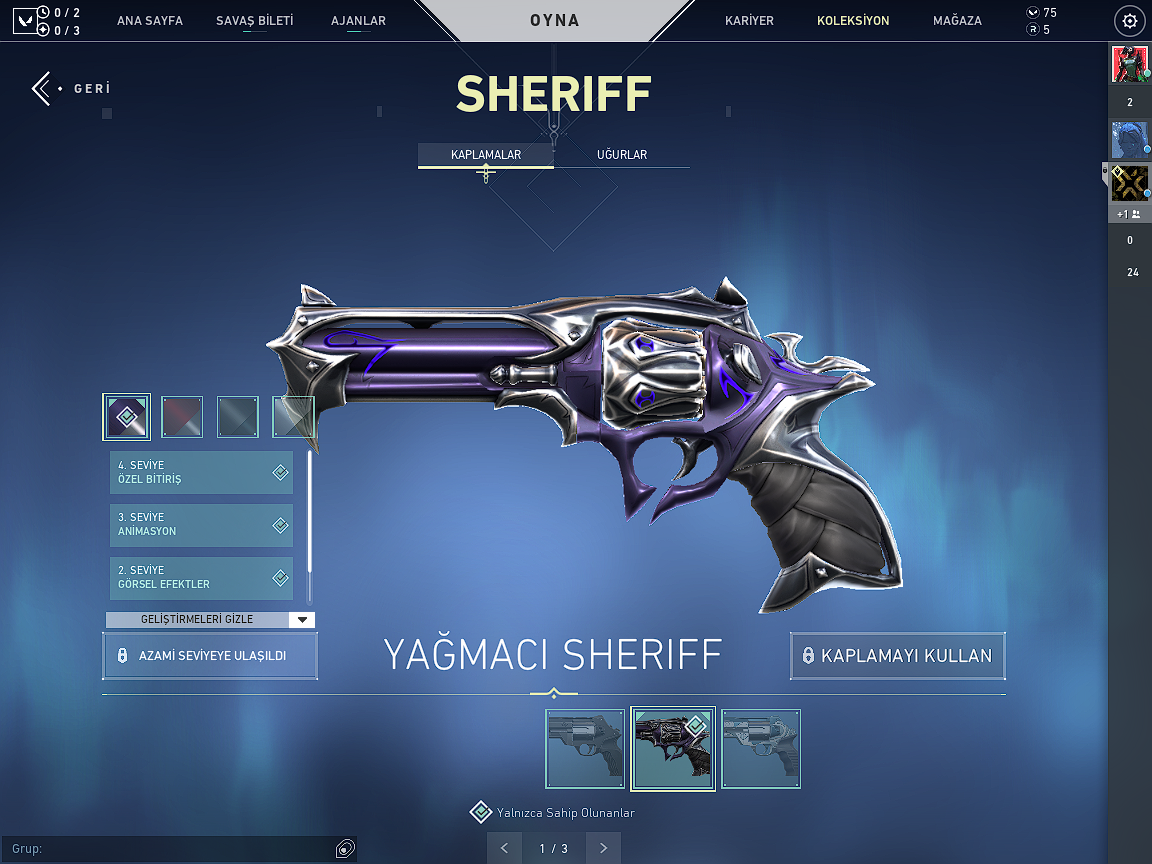Viewport: 1152px width, 864px height.
Task: Open the settings gear icon
Action: (x=1130, y=20)
